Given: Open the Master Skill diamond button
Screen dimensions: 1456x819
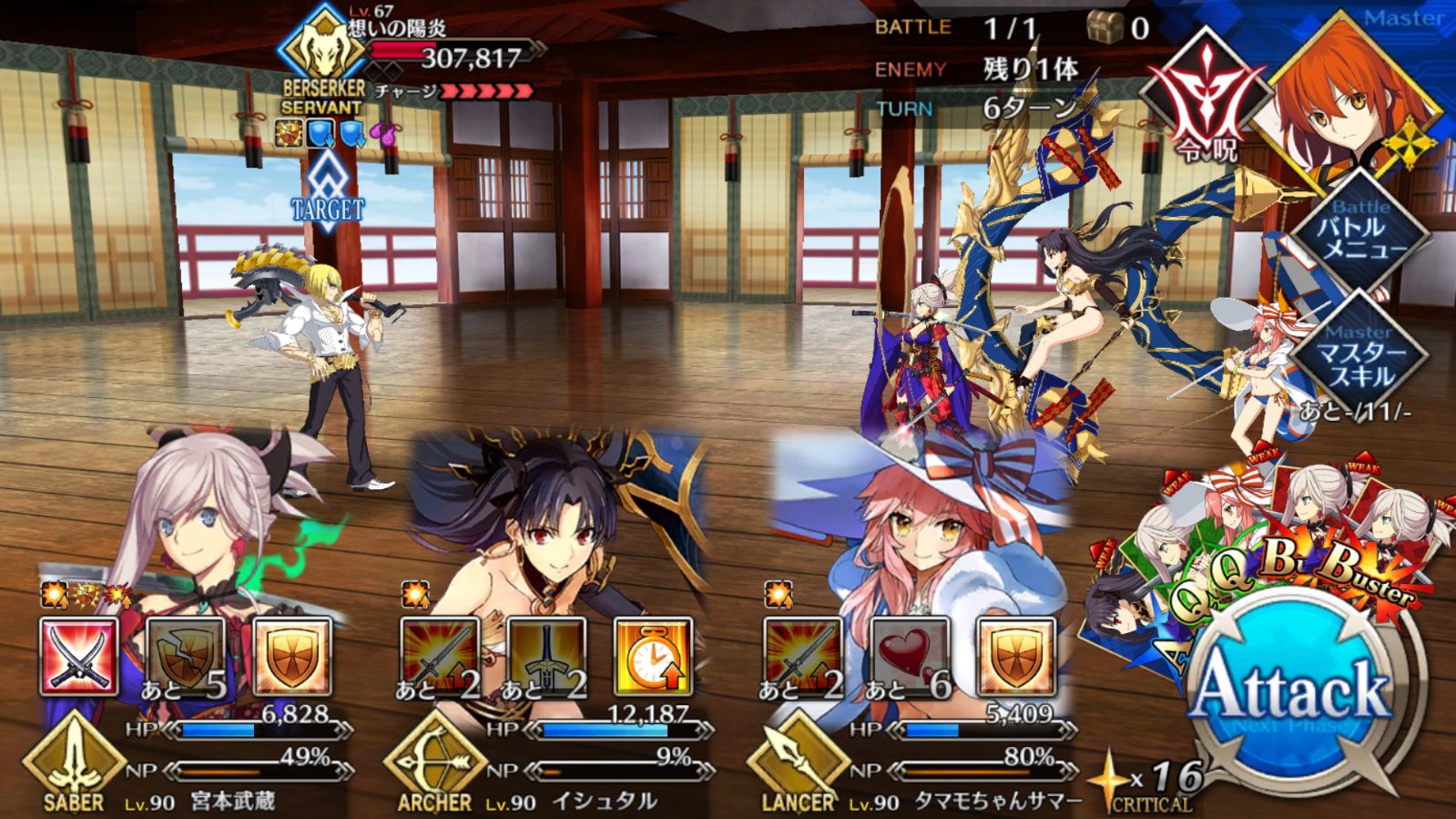Looking at the screenshot, I should (x=1358, y=355).
